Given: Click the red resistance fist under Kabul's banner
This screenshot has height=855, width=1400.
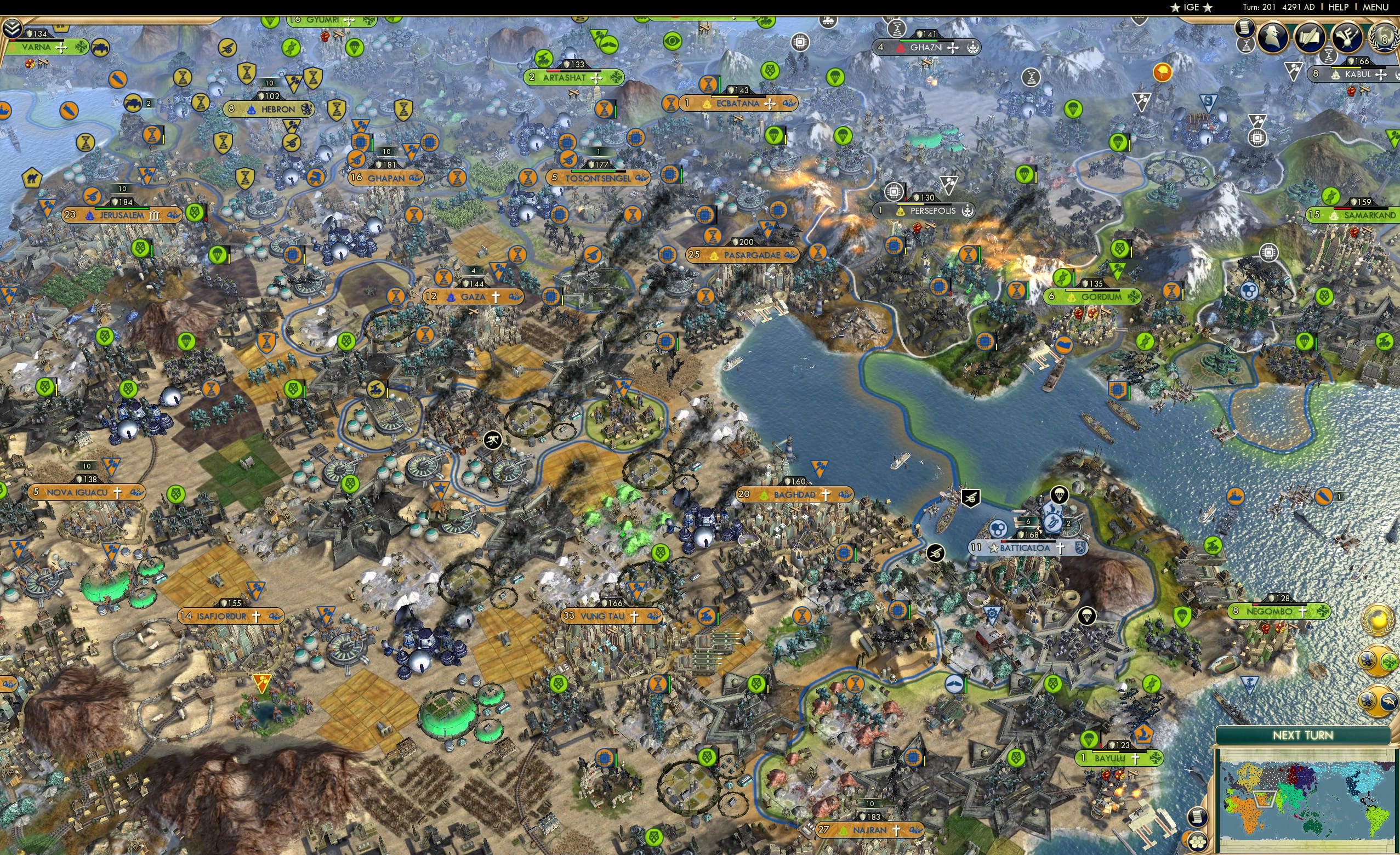Looking at the screenshot, I should [x=1352, y=92].
